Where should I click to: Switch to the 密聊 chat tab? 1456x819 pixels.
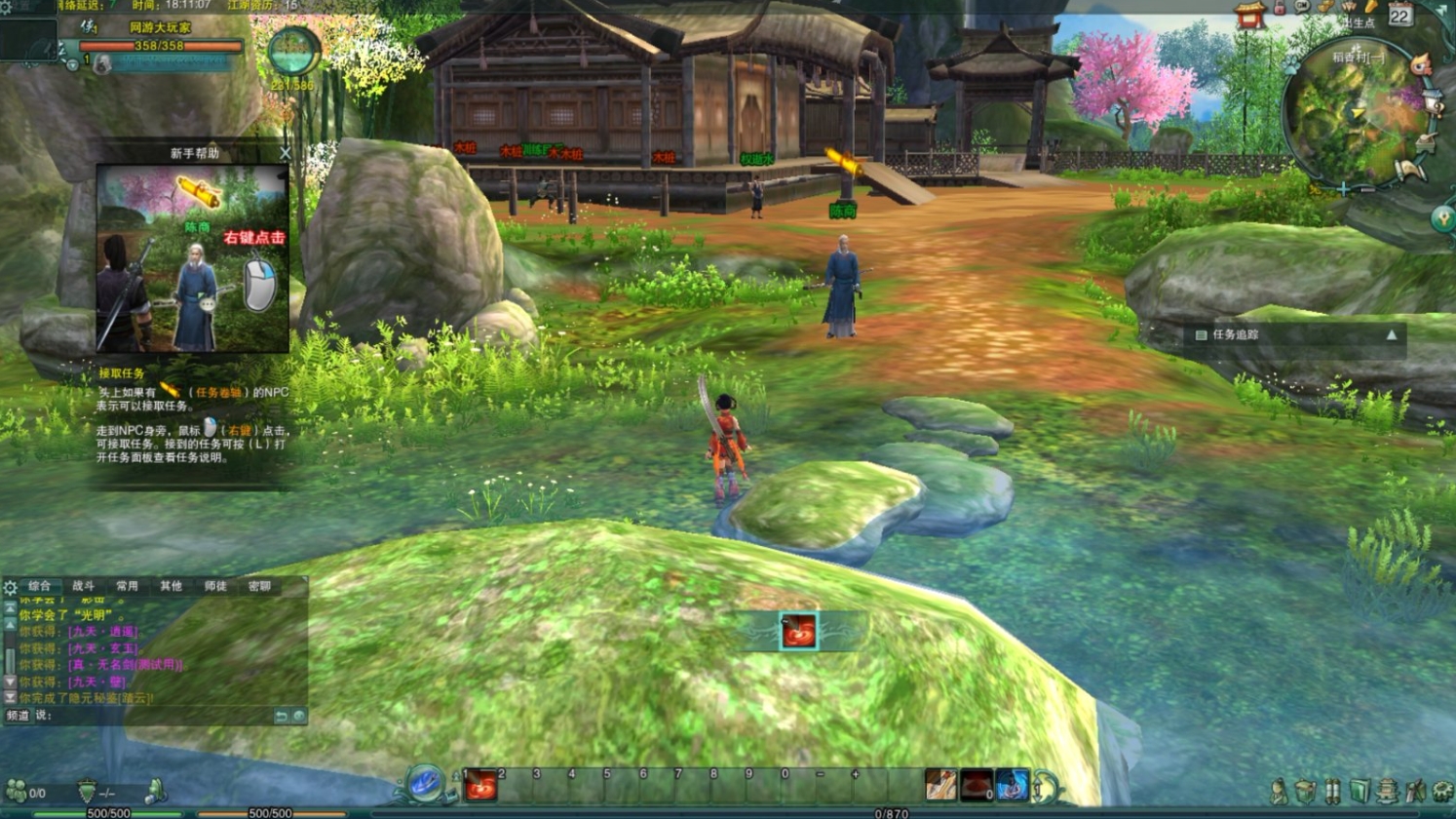259,586
